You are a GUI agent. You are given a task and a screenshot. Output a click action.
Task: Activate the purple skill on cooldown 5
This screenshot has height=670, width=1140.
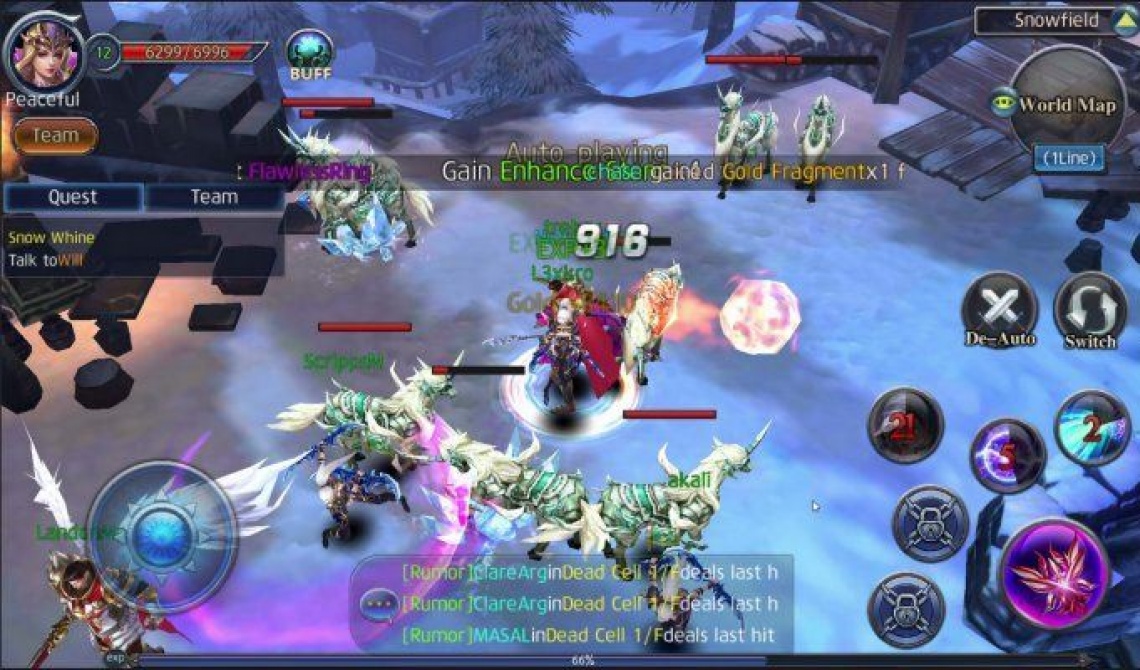pyautogui.click(x=1007, y=456)
